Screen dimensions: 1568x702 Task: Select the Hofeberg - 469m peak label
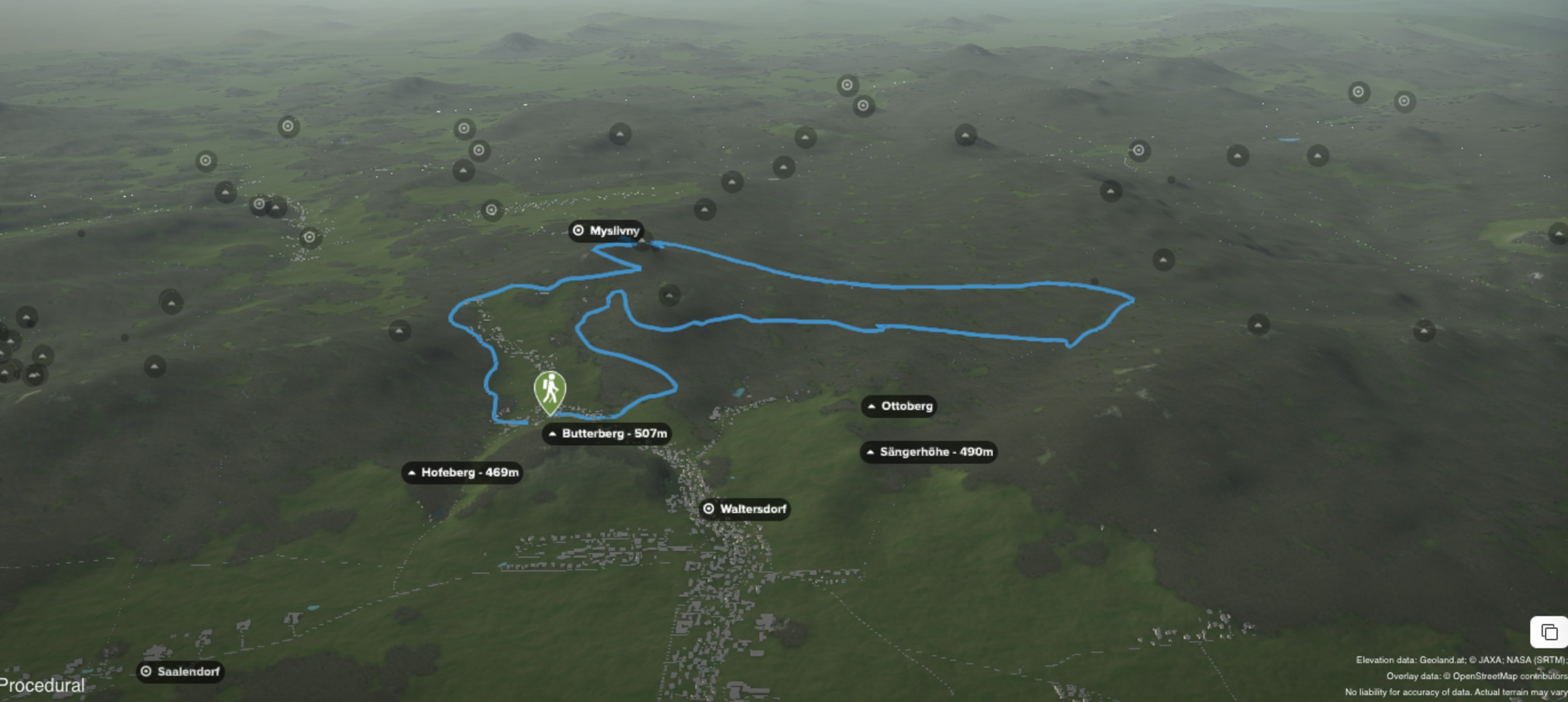(462, 473)
